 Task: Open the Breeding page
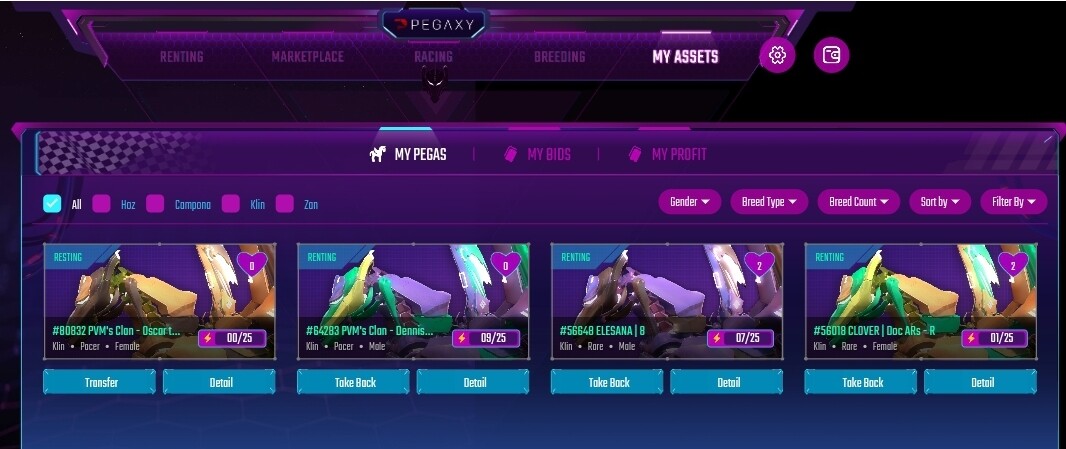(x=559, y=57)
